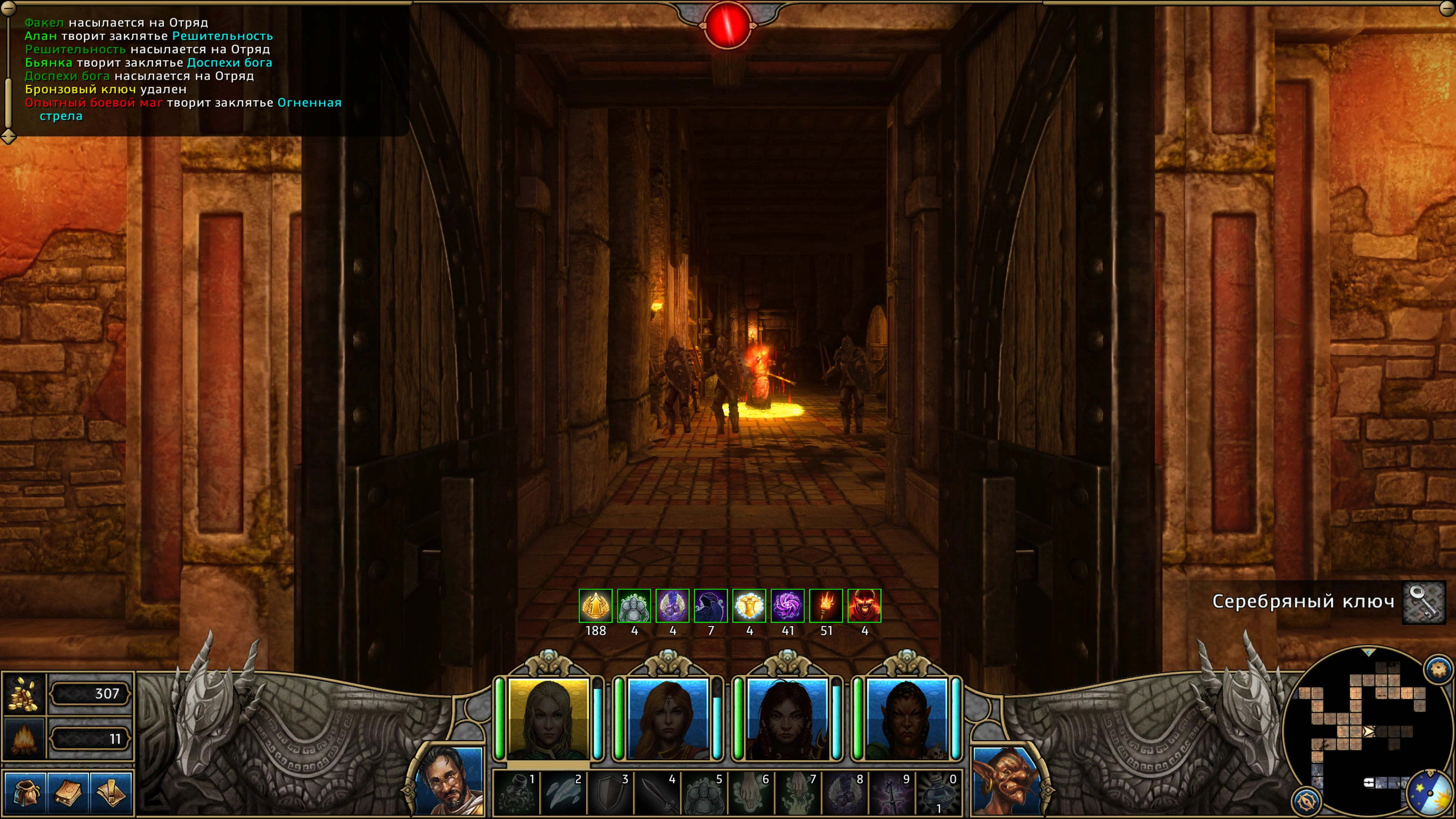Screen dimensions: 1456x819
Task: Use the potion in quickslot 0
Action: pyautogui.click(x=938, y=793)
